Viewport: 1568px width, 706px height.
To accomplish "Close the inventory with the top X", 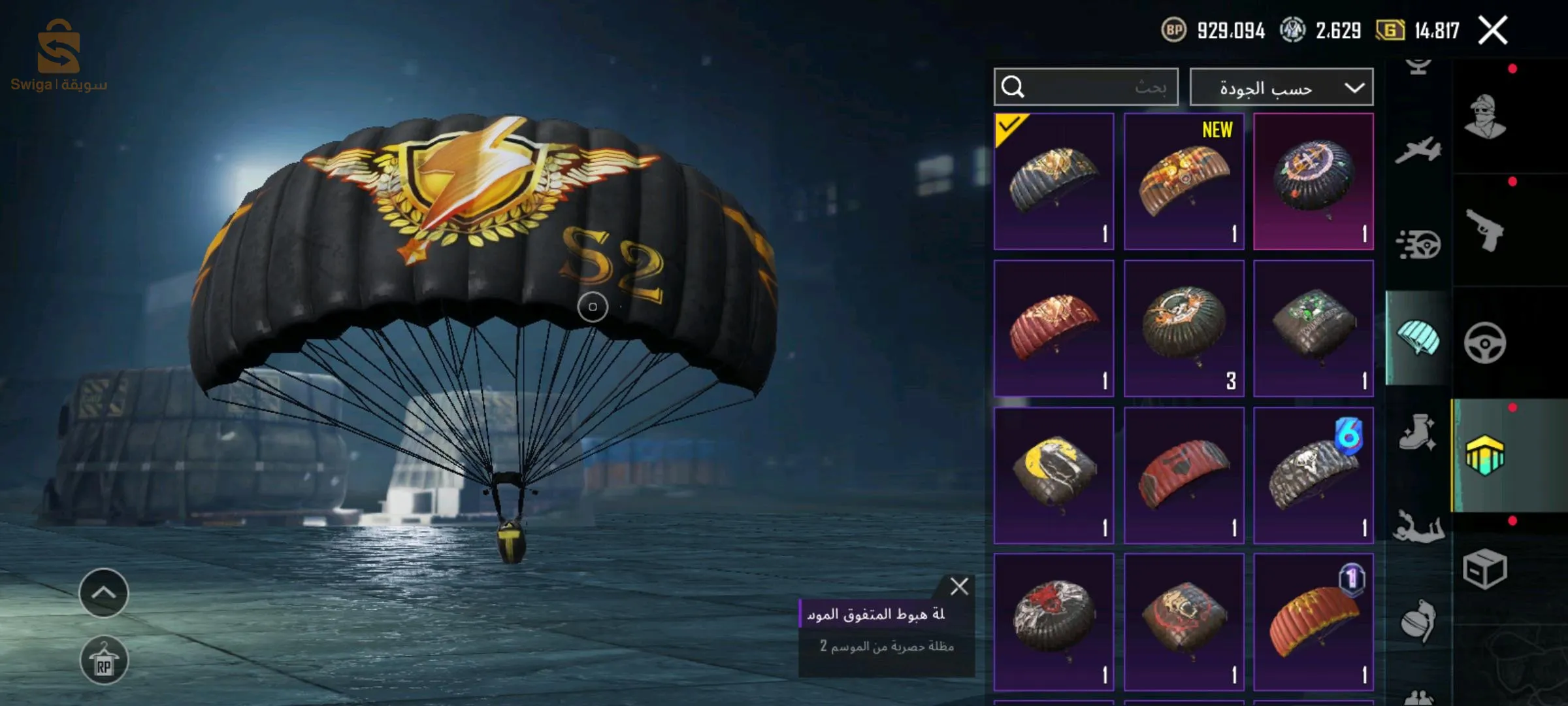I will tap(1493, 31).
